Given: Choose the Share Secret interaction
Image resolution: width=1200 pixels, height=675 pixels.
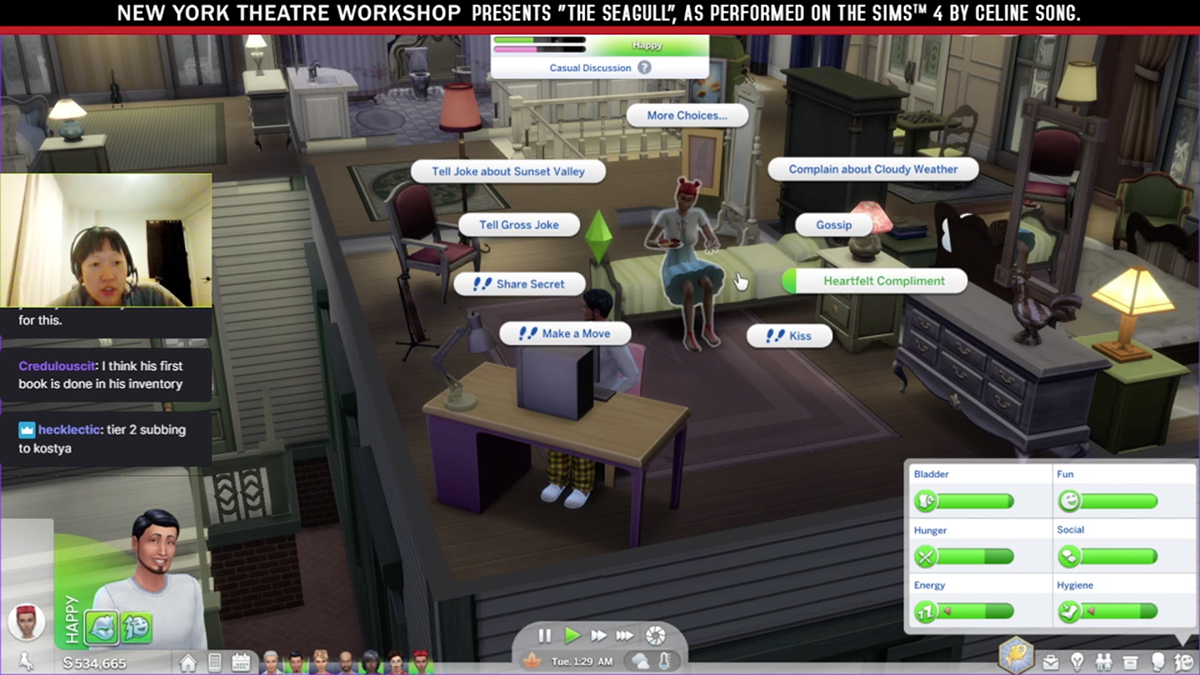Looking at the screenshot, I should tap(520, 284).
